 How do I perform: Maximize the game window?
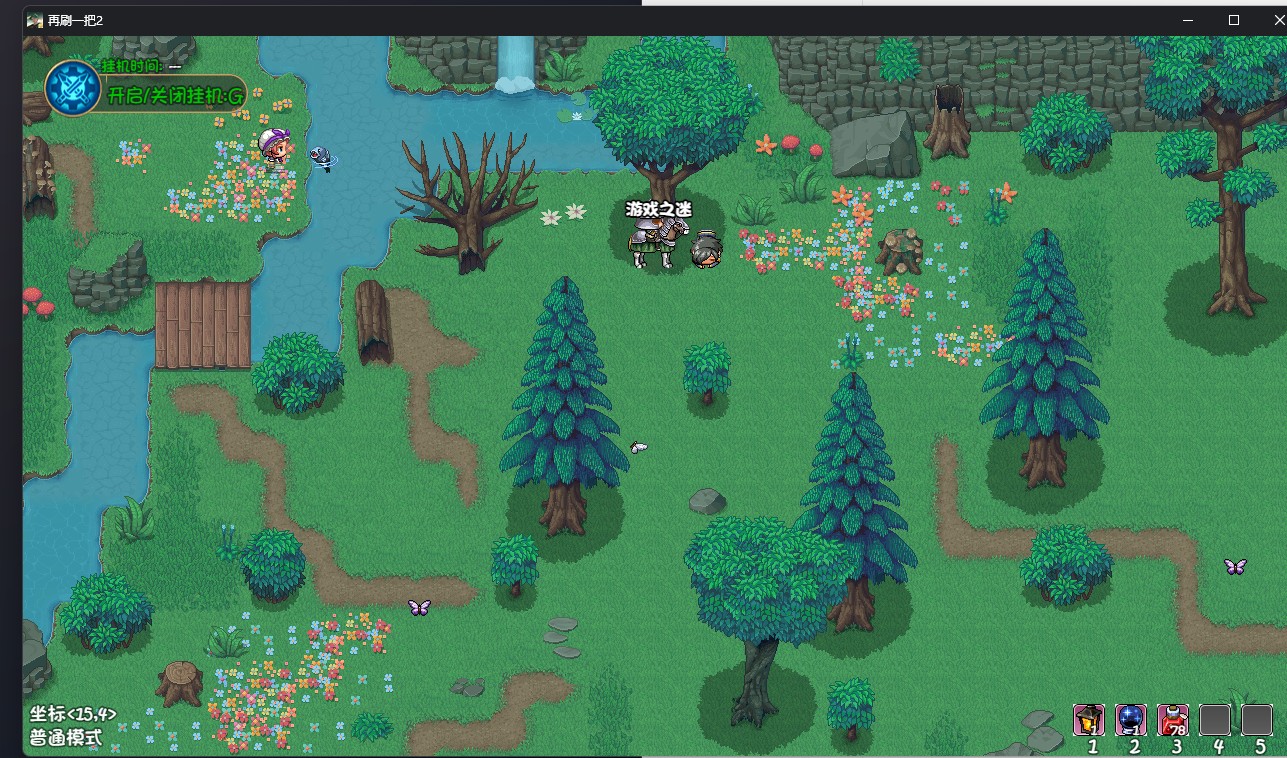1234,20
